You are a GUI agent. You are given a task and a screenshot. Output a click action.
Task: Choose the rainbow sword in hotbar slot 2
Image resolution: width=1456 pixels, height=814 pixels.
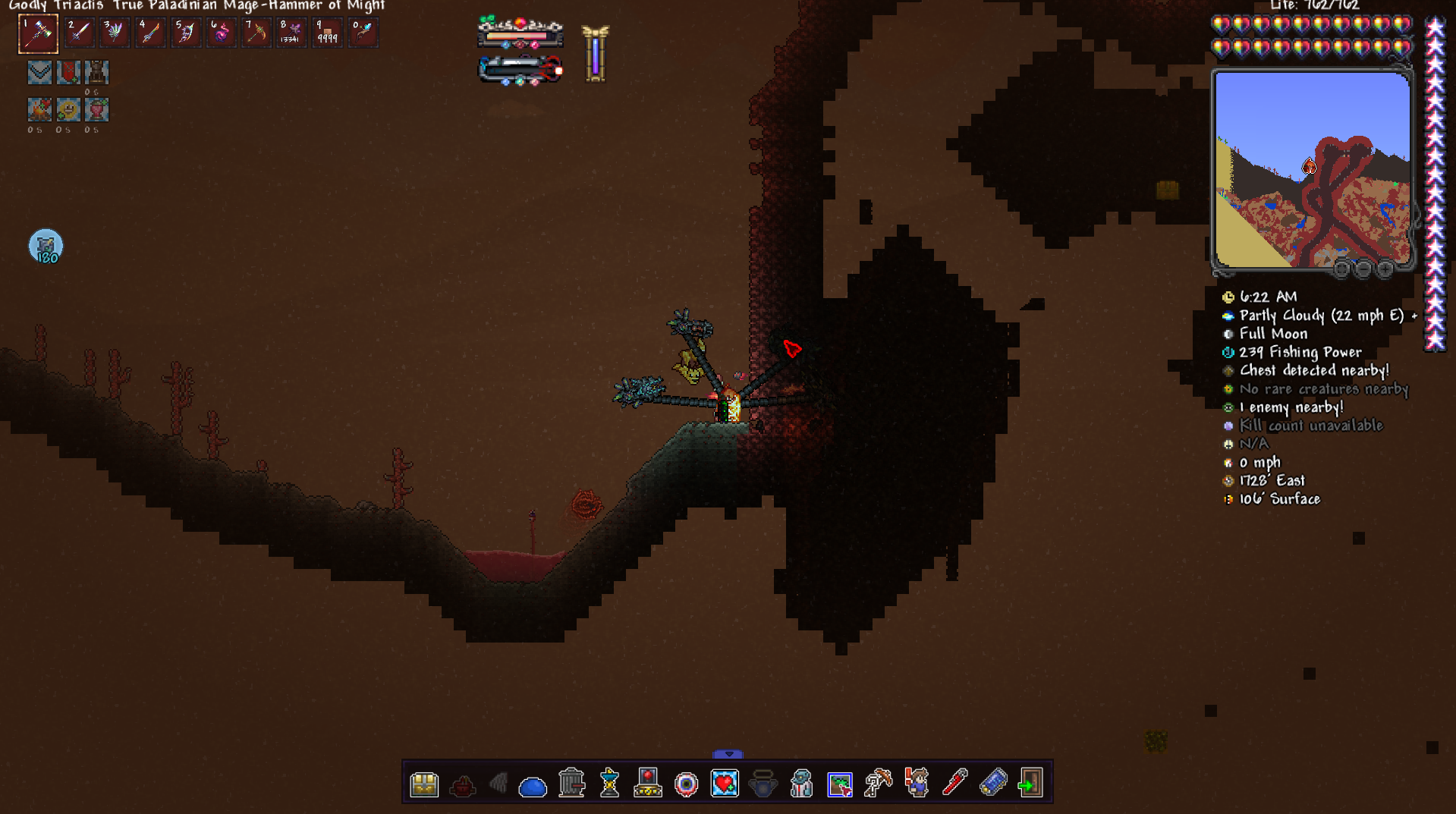point(80,33)
